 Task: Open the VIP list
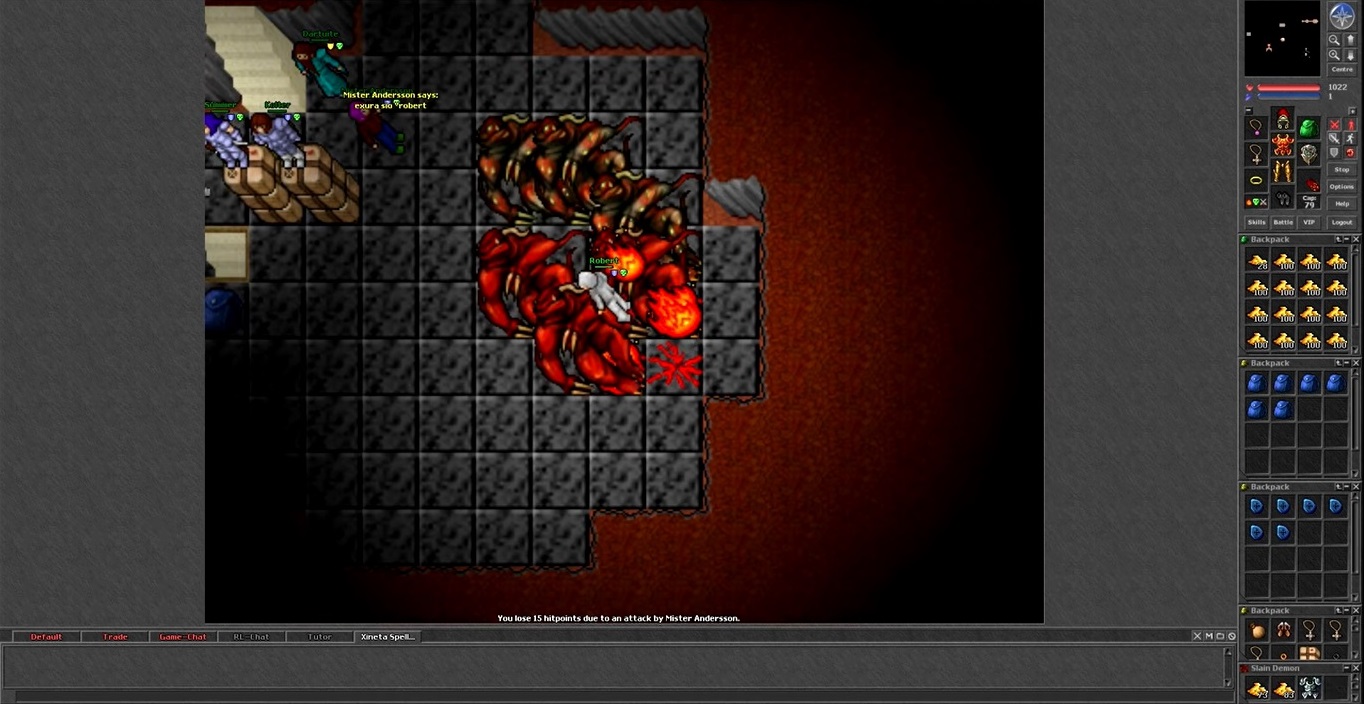coord(1309,222)
